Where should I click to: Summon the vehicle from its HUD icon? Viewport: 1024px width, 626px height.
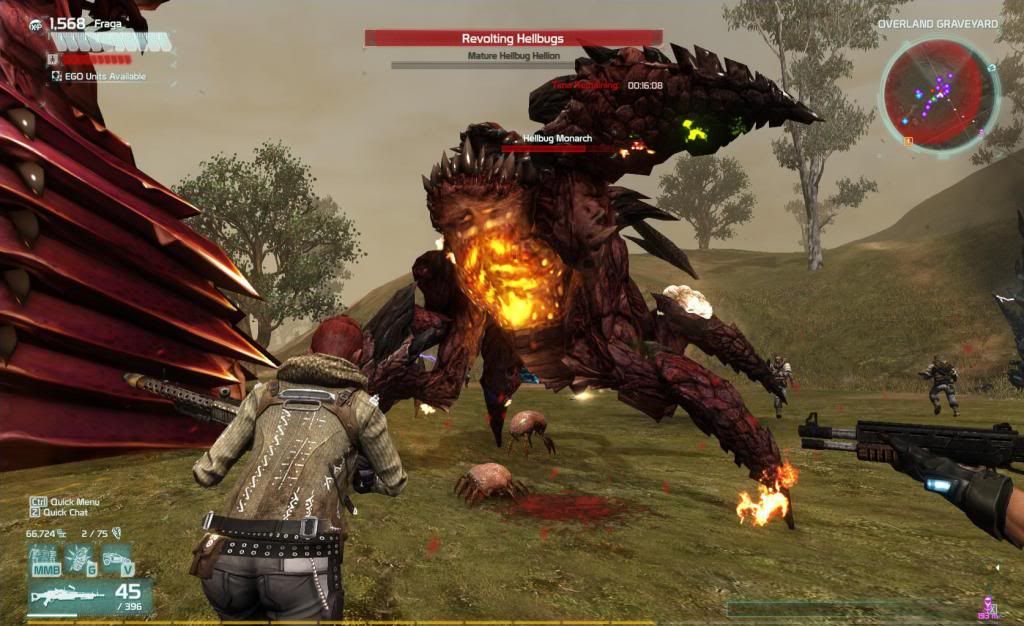(117, 557)
